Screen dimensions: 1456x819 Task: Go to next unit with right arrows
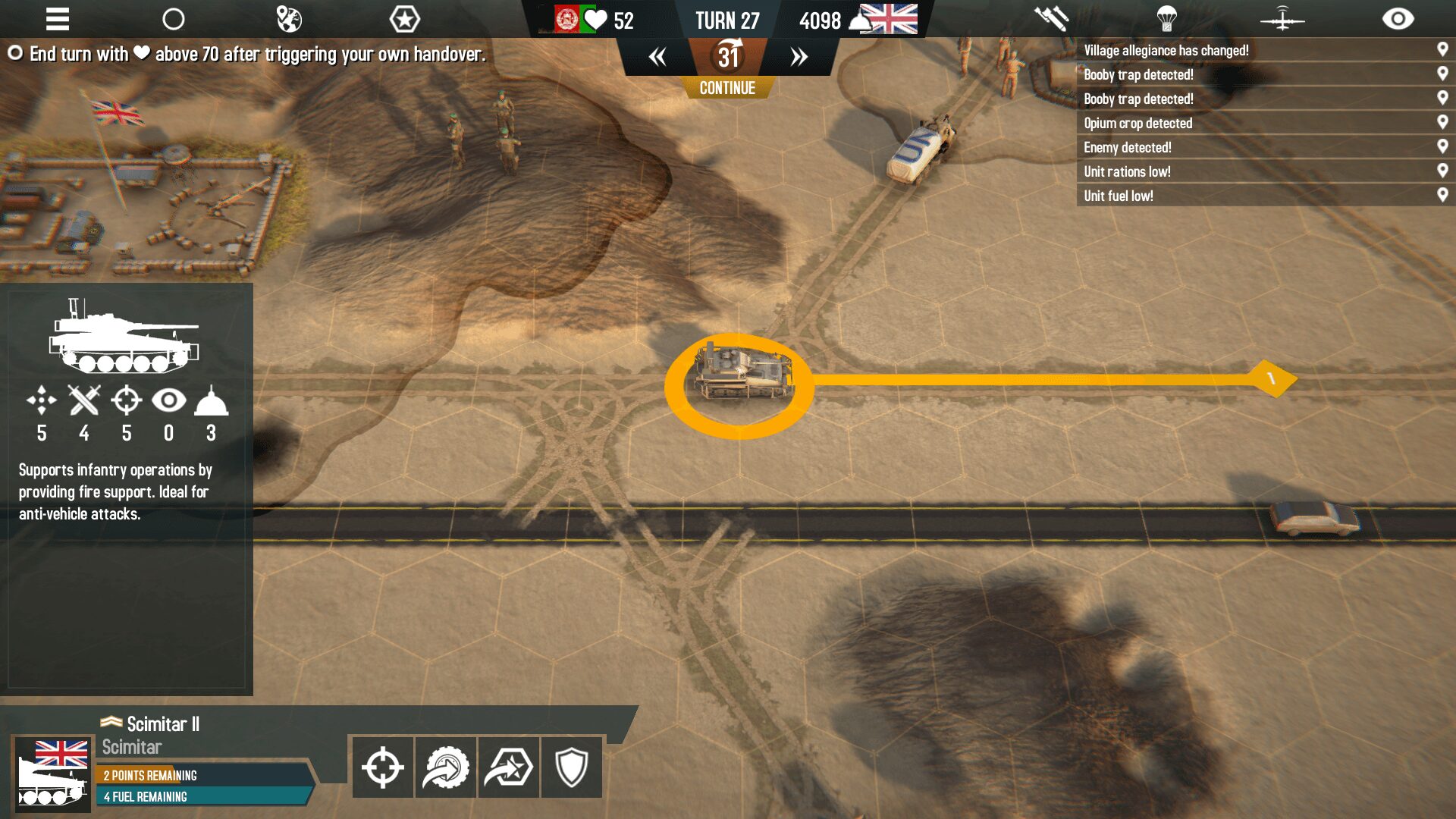click(799, 57)
